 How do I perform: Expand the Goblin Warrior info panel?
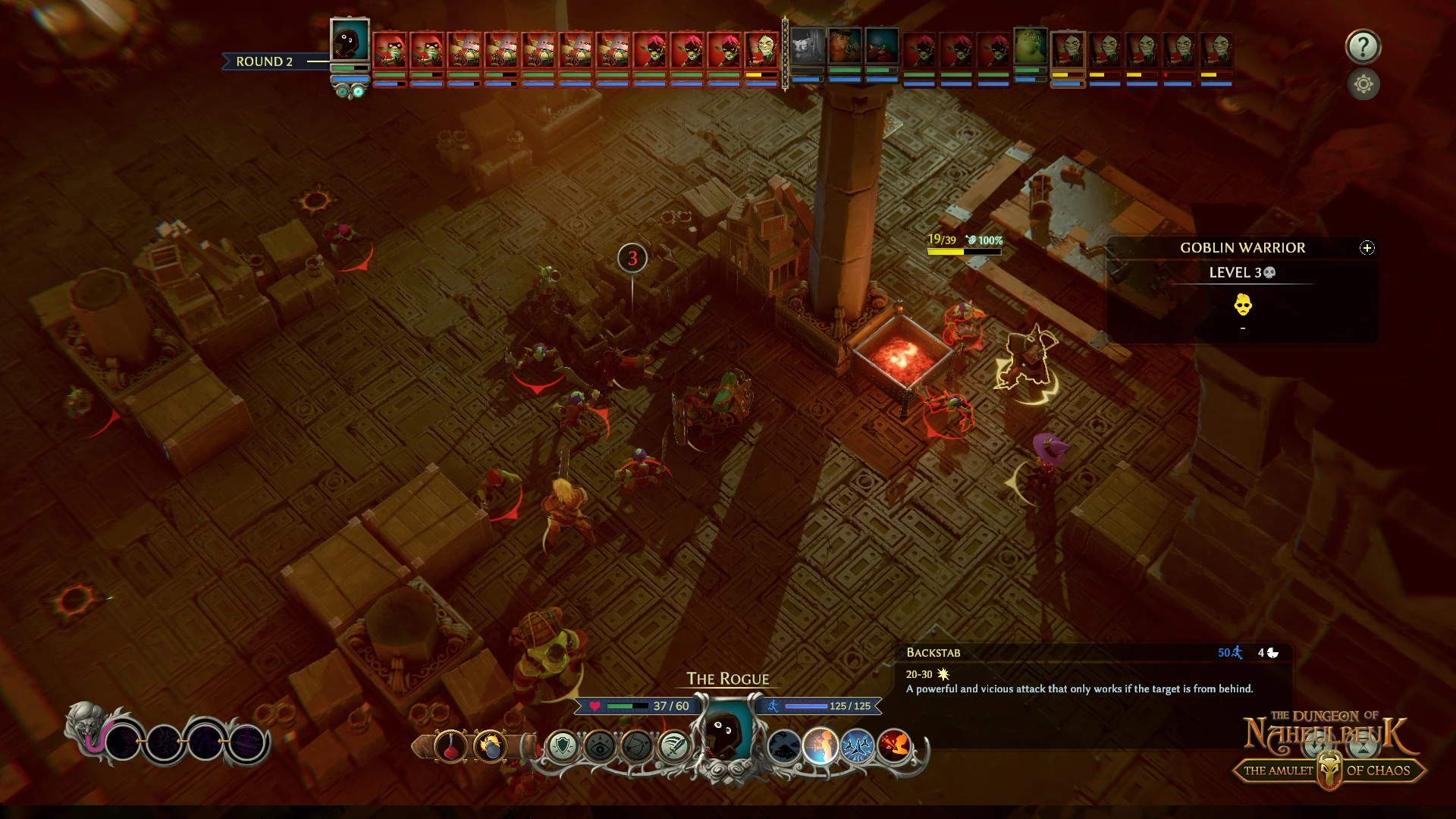point(1367,248)
